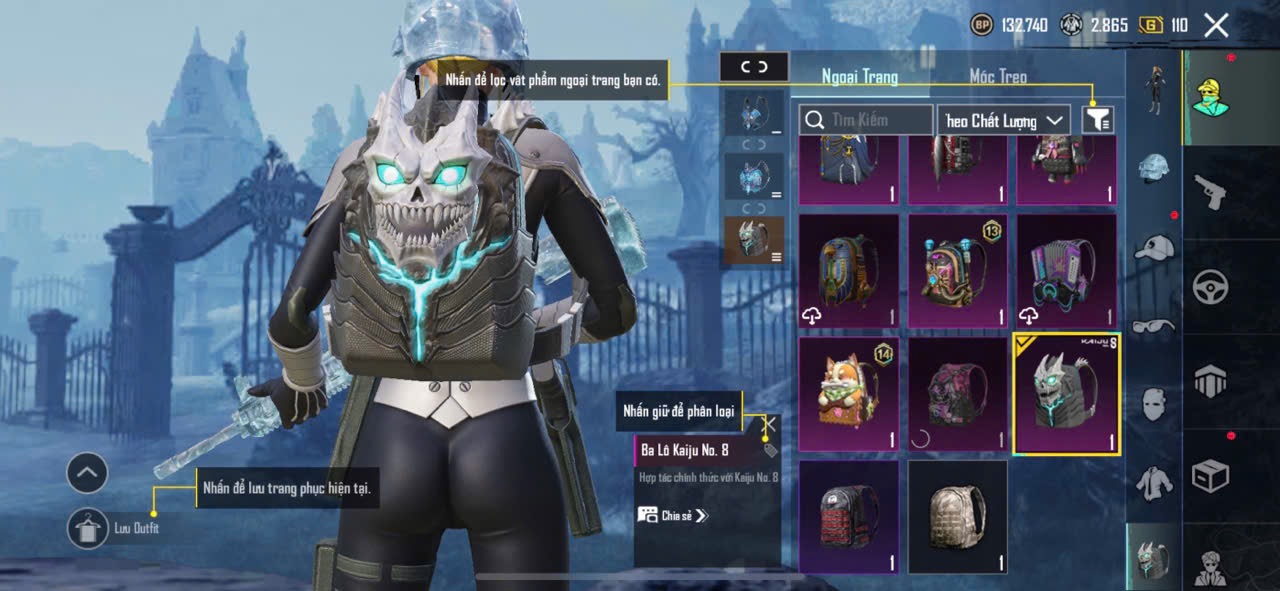1280x591 pixels.
Task: Expand the up-arrow circle button
Action: (x=87, y=472)
